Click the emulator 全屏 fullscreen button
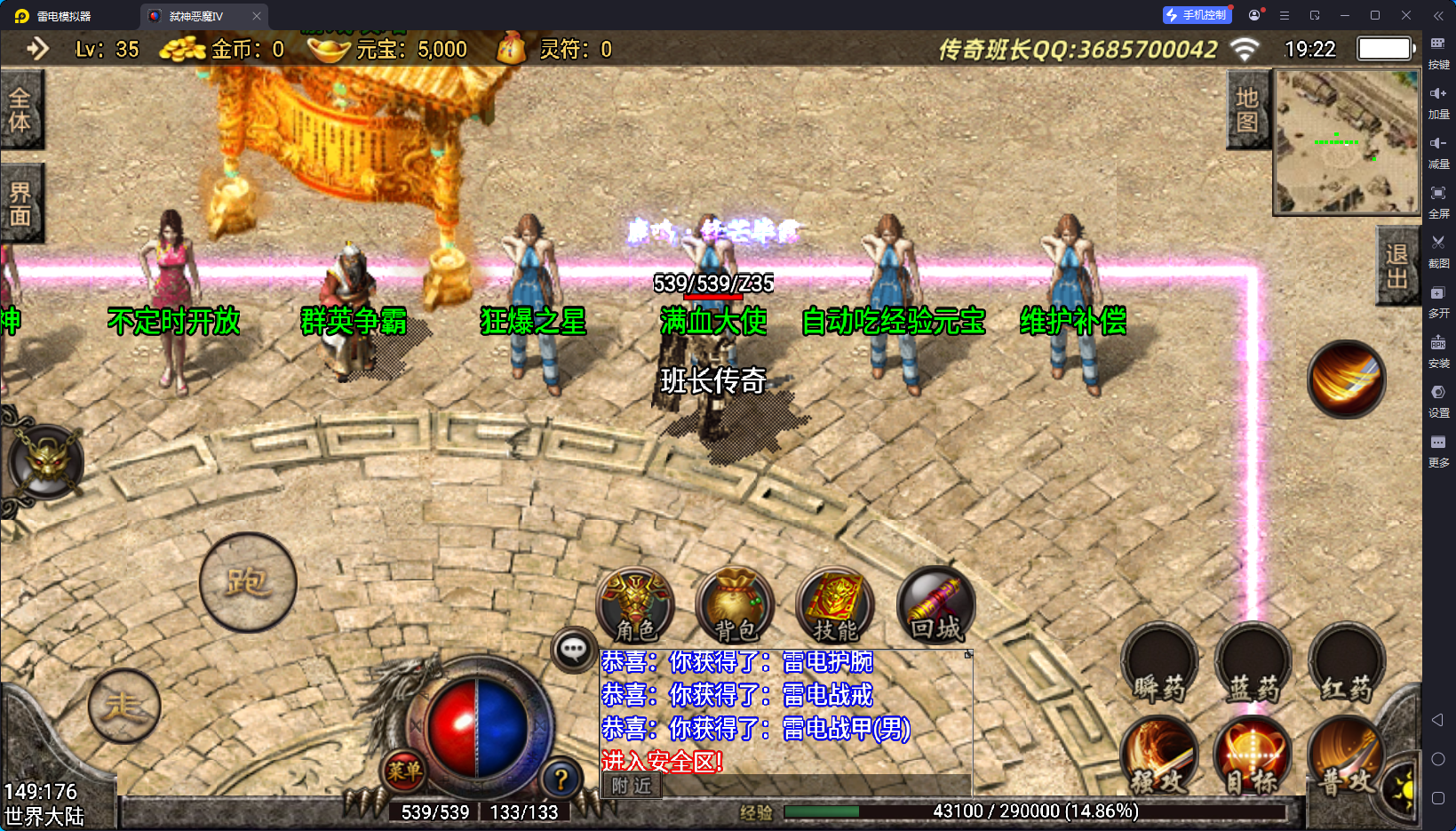The width and height of the screenshot is (1456, 831). 1438,200
